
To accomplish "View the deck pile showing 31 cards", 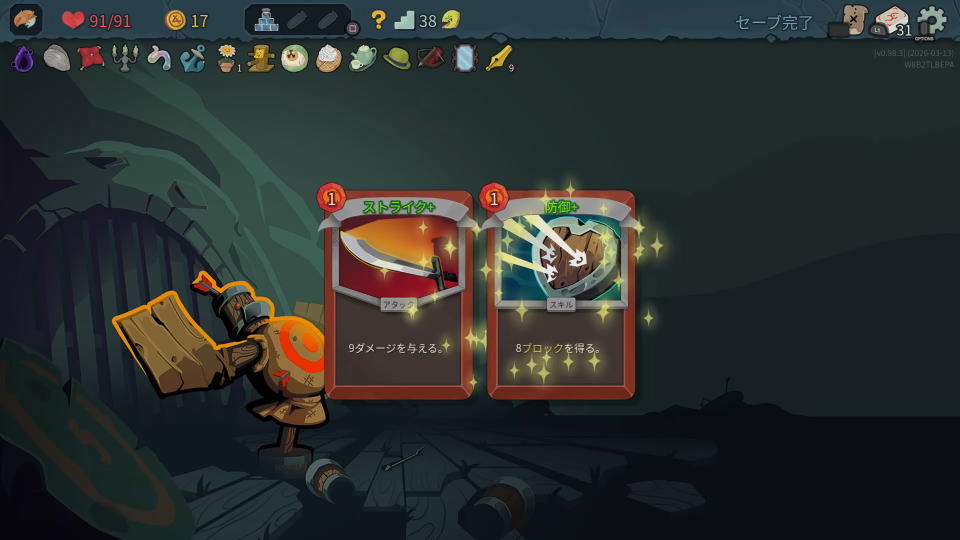I will pos(891,22).
